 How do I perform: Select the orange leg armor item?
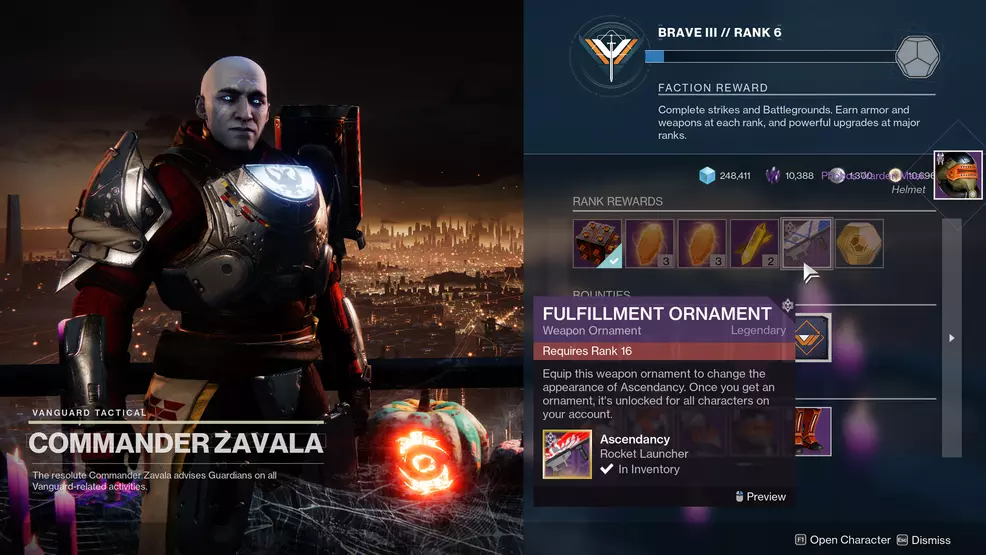tap(806, 430)
